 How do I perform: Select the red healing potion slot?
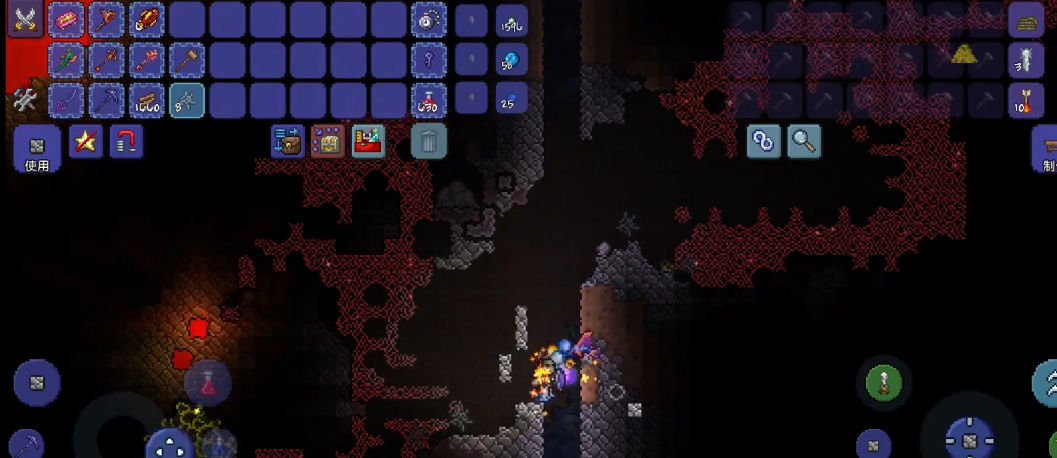pos(429,101)
